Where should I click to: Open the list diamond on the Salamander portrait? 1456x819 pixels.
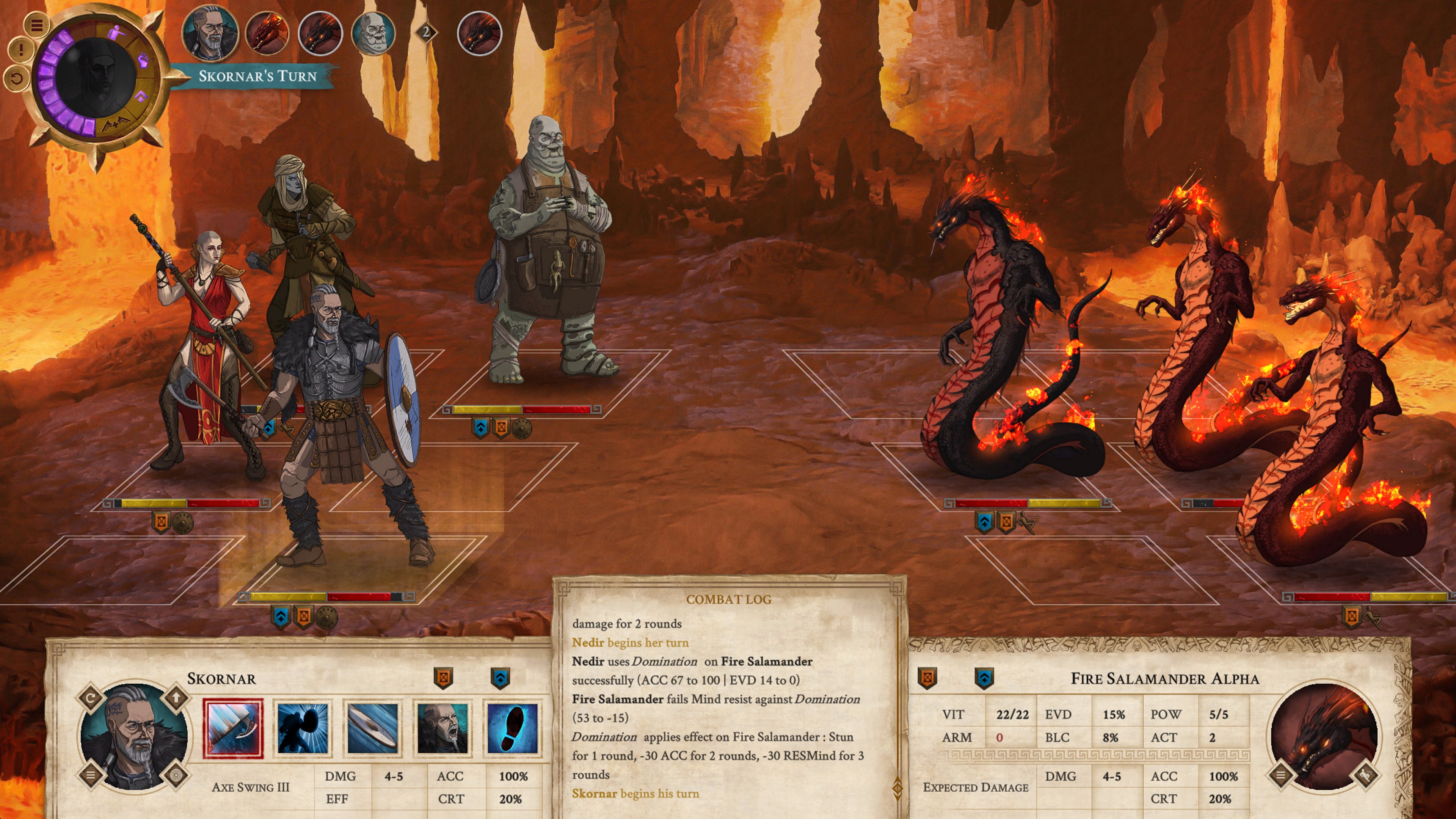tap(1281, 775)
